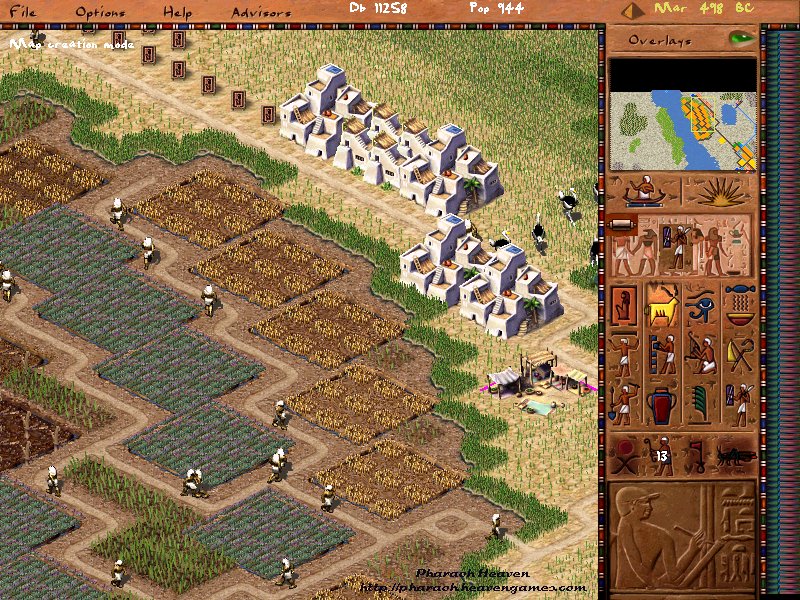Choose the crook and flail build button
800x600 pixels.
click(x=739, y=355)
